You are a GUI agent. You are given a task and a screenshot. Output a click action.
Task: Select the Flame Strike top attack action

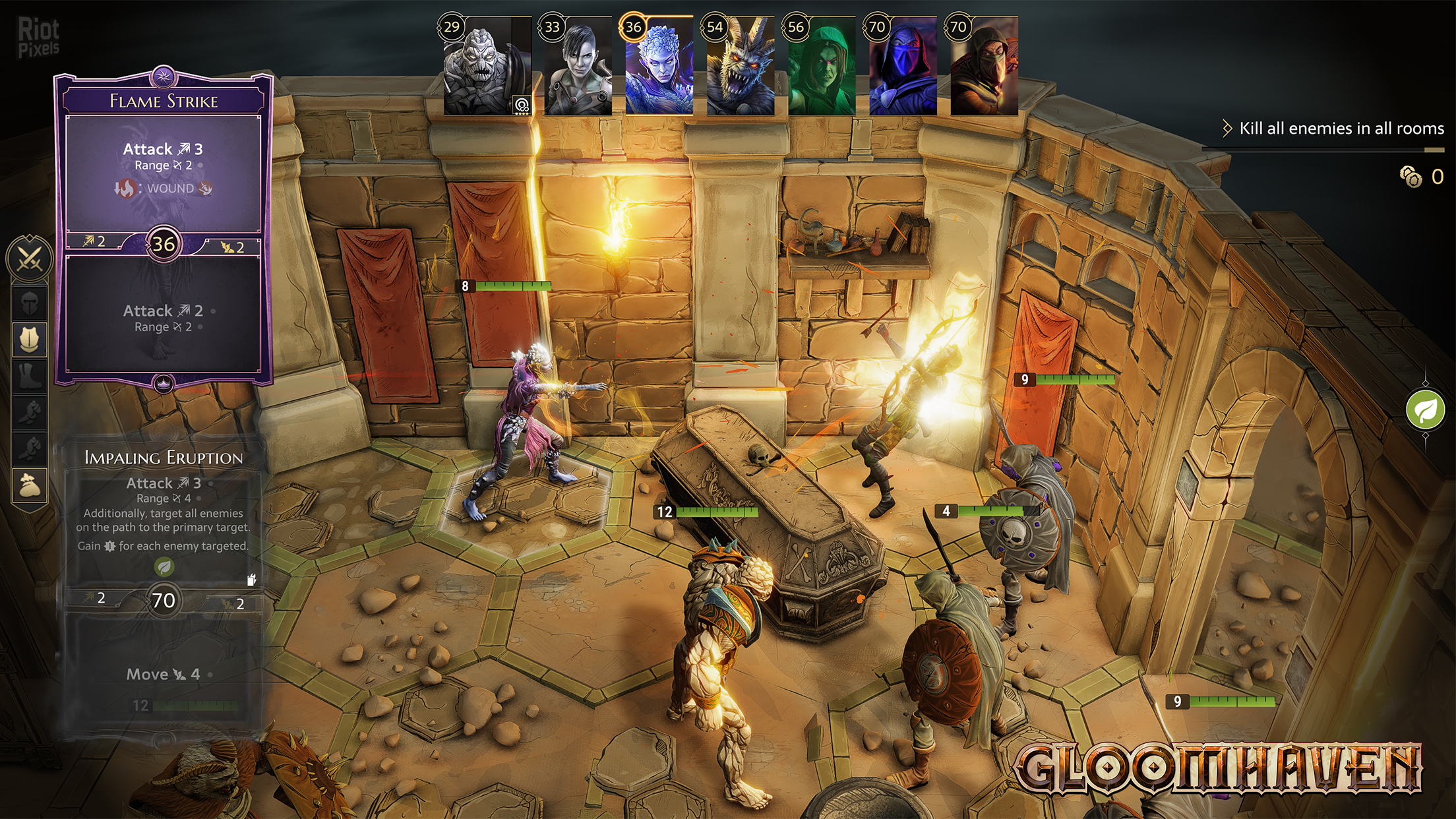click(163, 168)
